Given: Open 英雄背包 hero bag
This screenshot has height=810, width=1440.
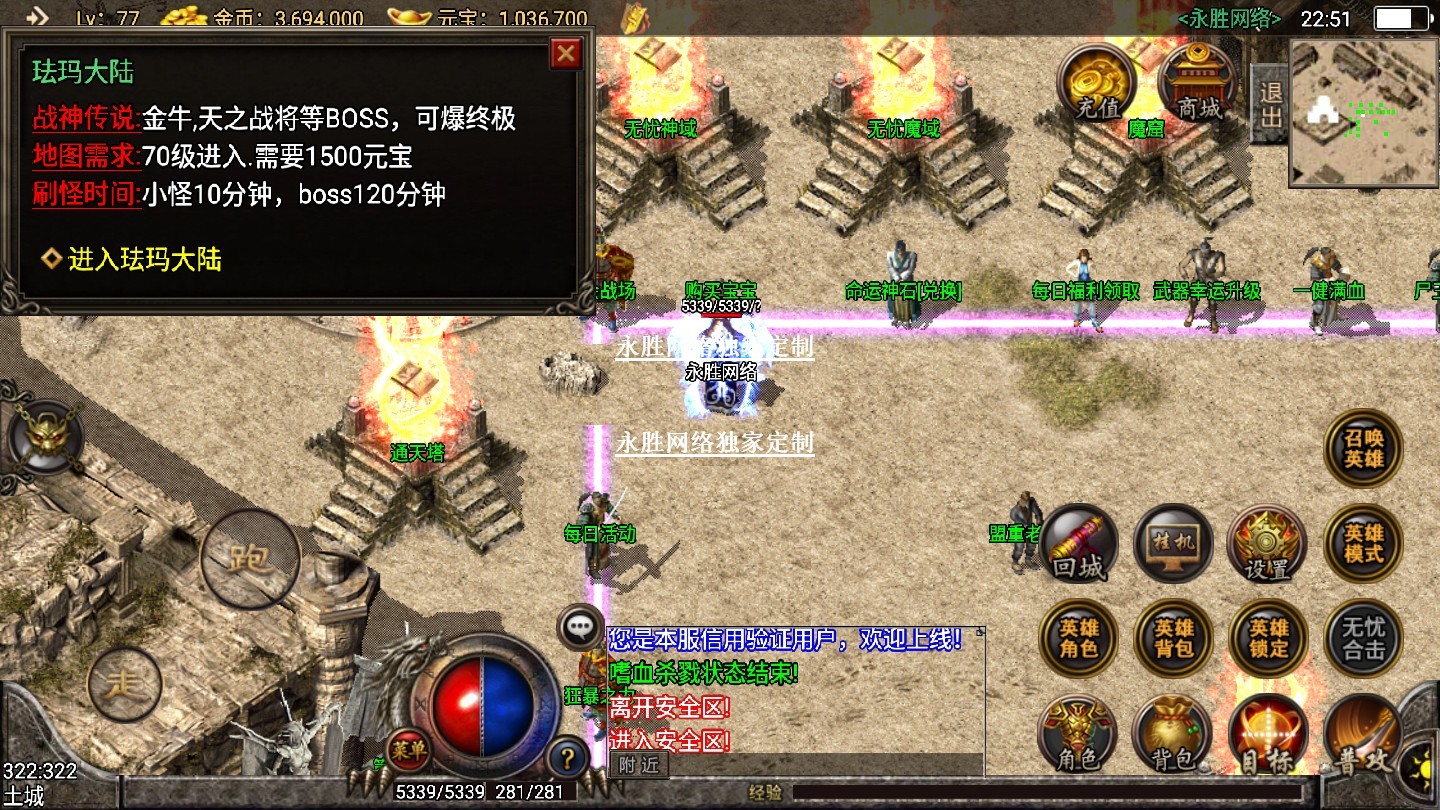Looking at the screenshot, I should (1173, 639).
